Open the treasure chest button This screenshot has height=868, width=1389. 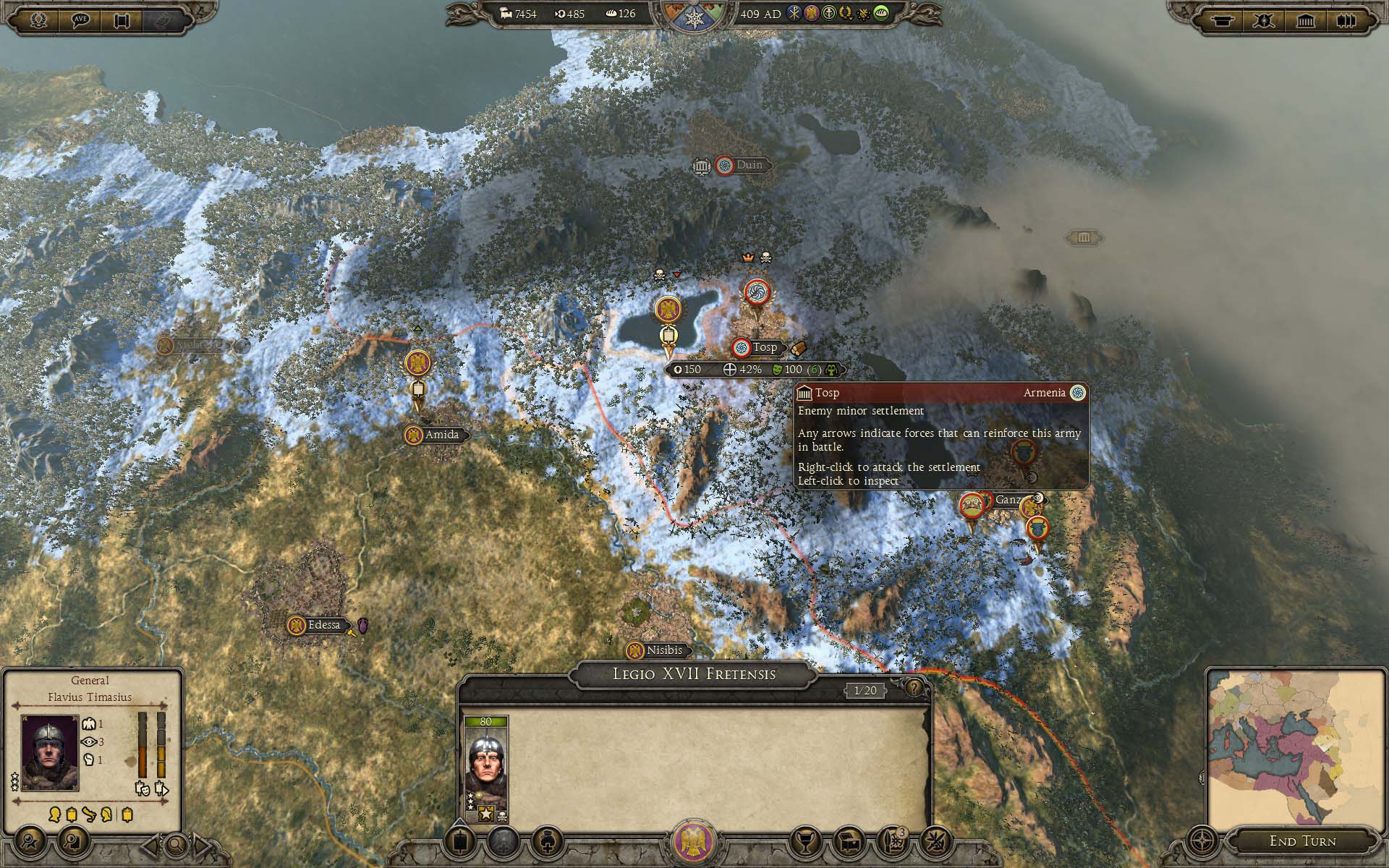849,841
